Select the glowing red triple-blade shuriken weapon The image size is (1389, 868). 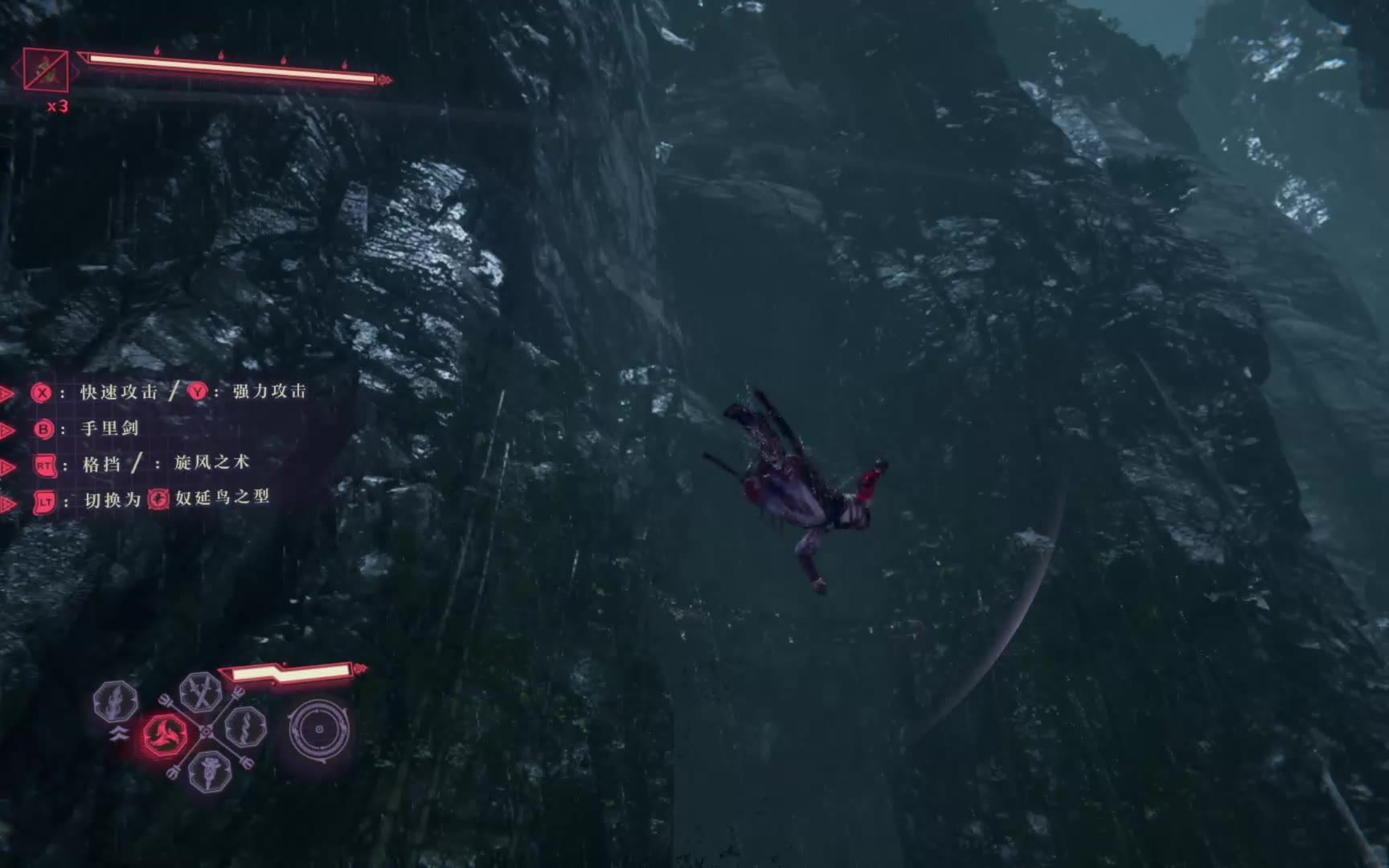166,734
